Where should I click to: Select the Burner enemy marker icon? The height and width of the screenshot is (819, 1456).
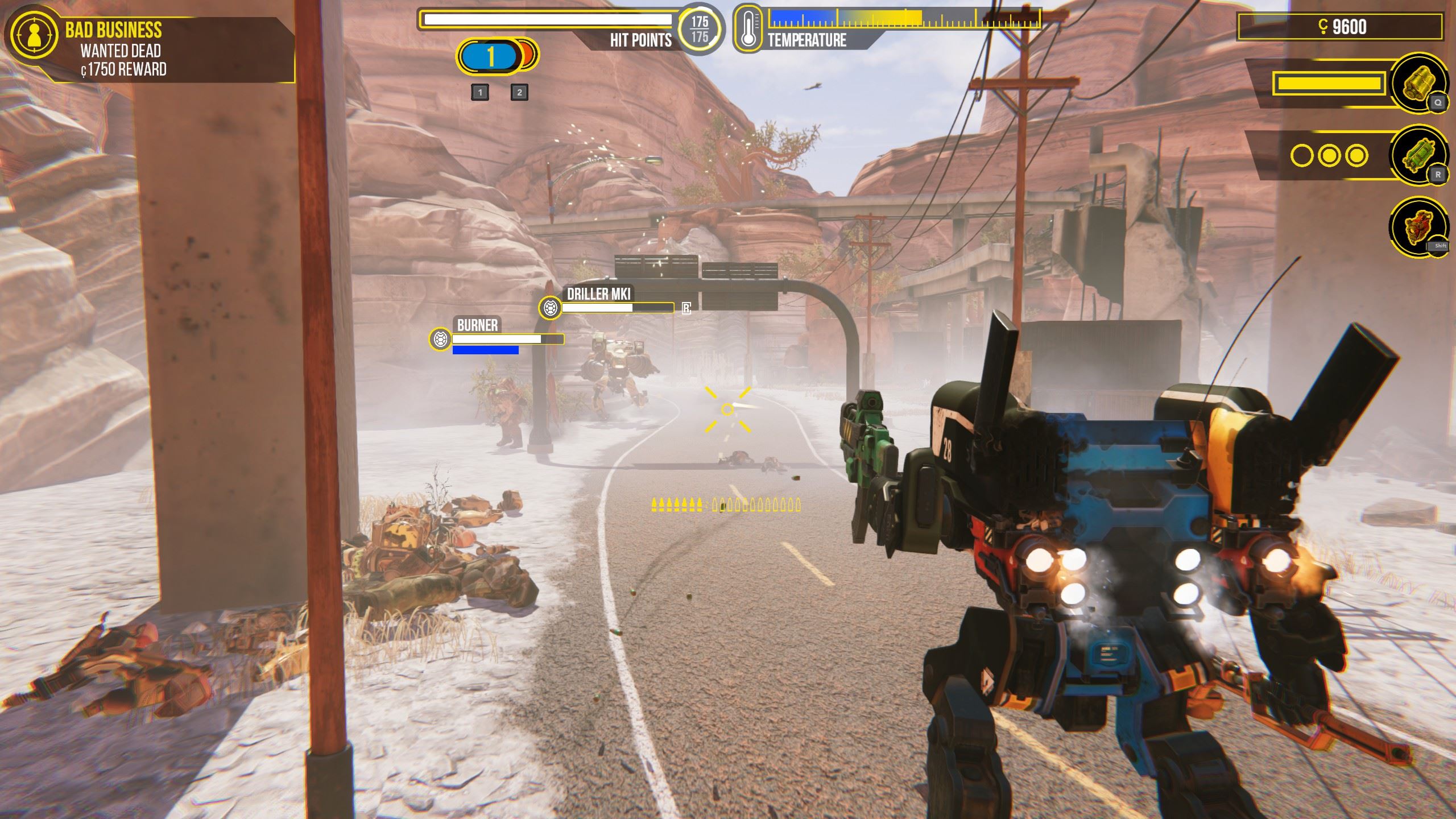(440, 340)
